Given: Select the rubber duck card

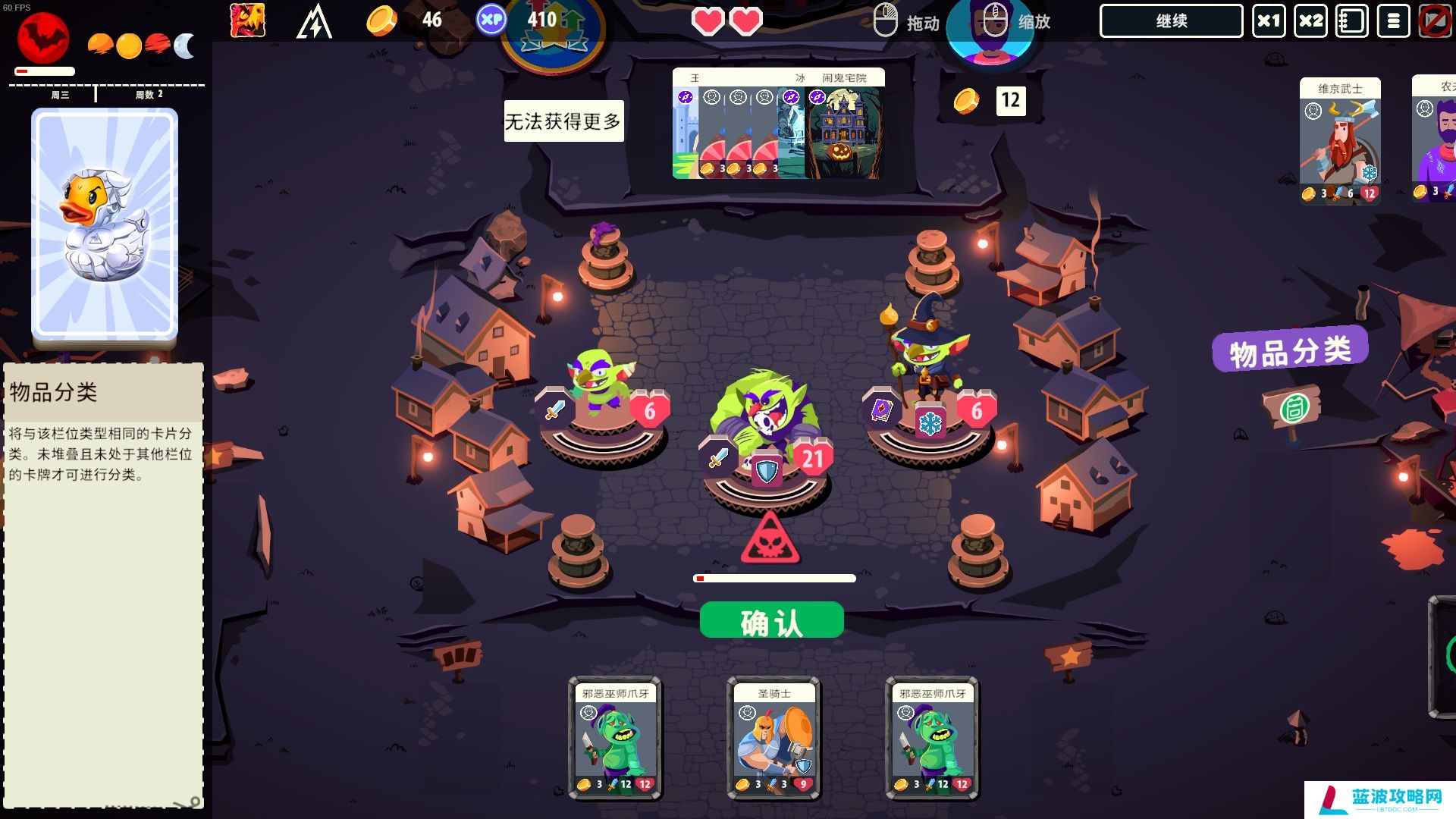Looking at the screenshot, I should (105, 224).
